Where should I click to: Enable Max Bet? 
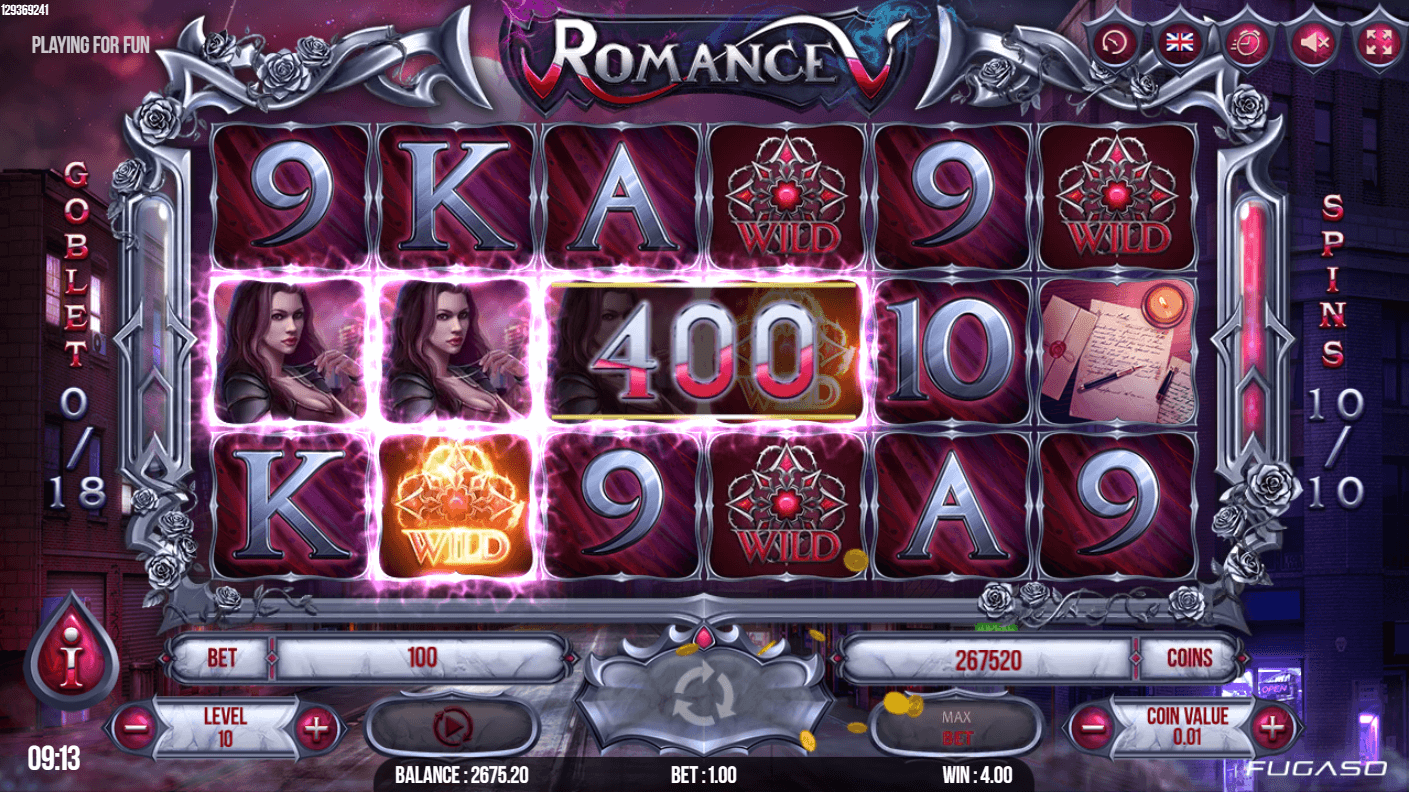[x=952, y=726]
